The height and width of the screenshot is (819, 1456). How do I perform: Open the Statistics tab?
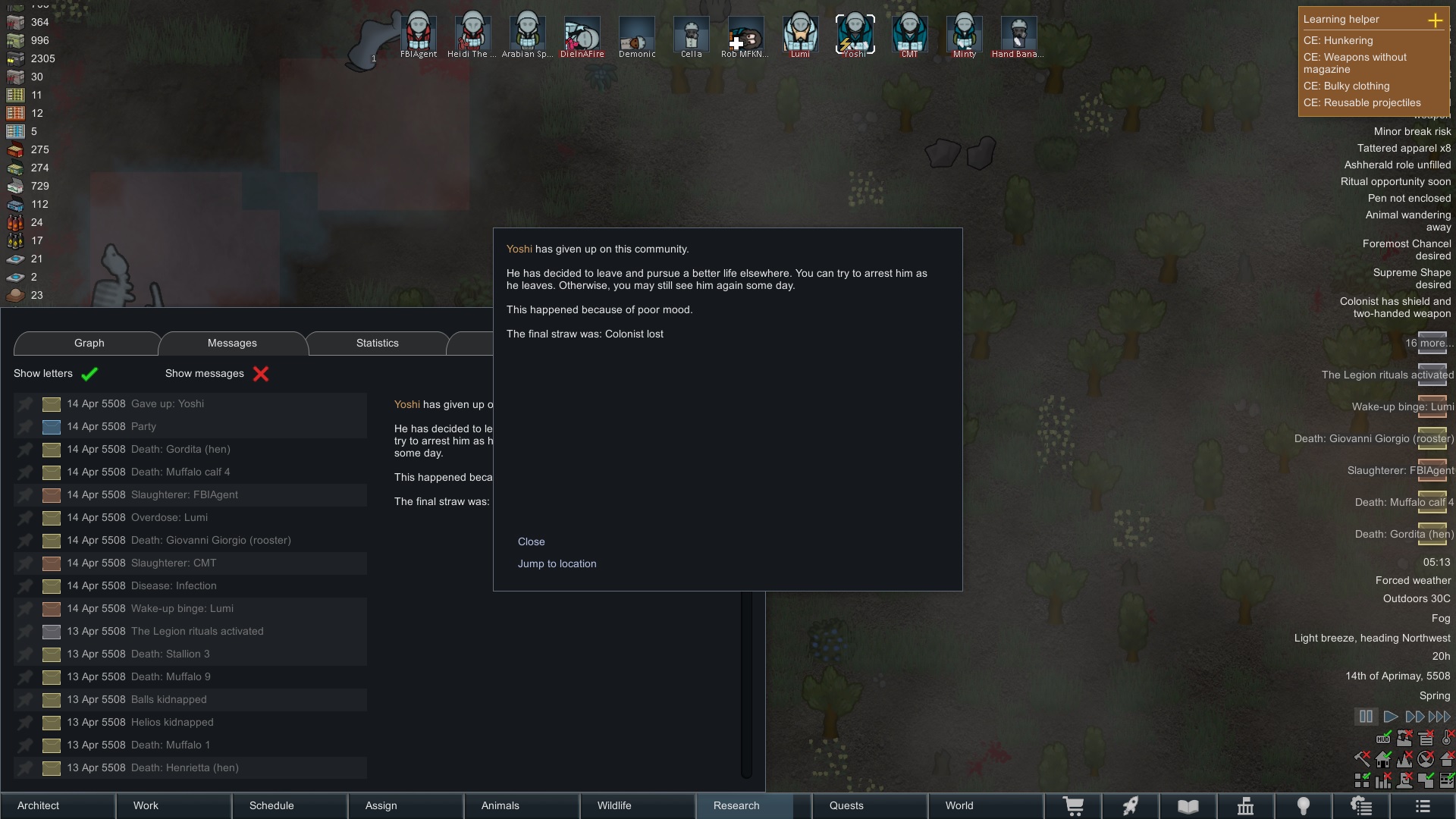[x=377, y=343]
